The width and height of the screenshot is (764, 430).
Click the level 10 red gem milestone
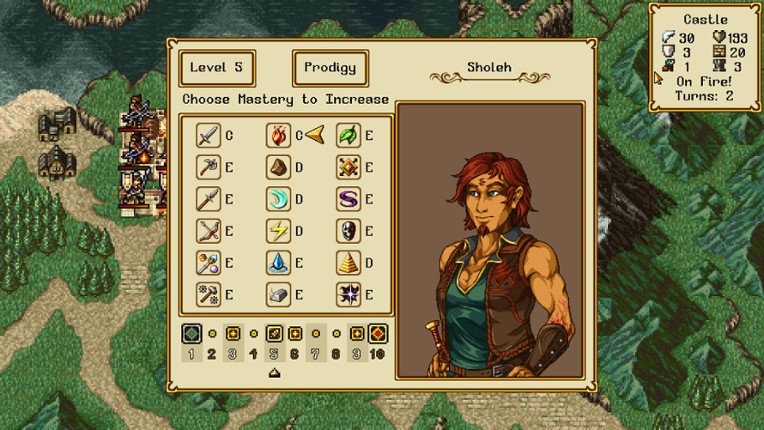click(378, 334)
